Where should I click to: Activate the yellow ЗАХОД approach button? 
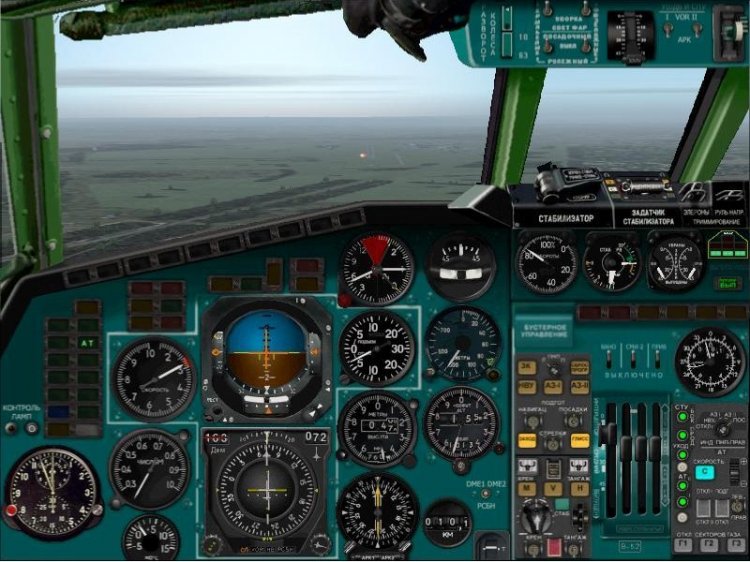pos(527,440)
